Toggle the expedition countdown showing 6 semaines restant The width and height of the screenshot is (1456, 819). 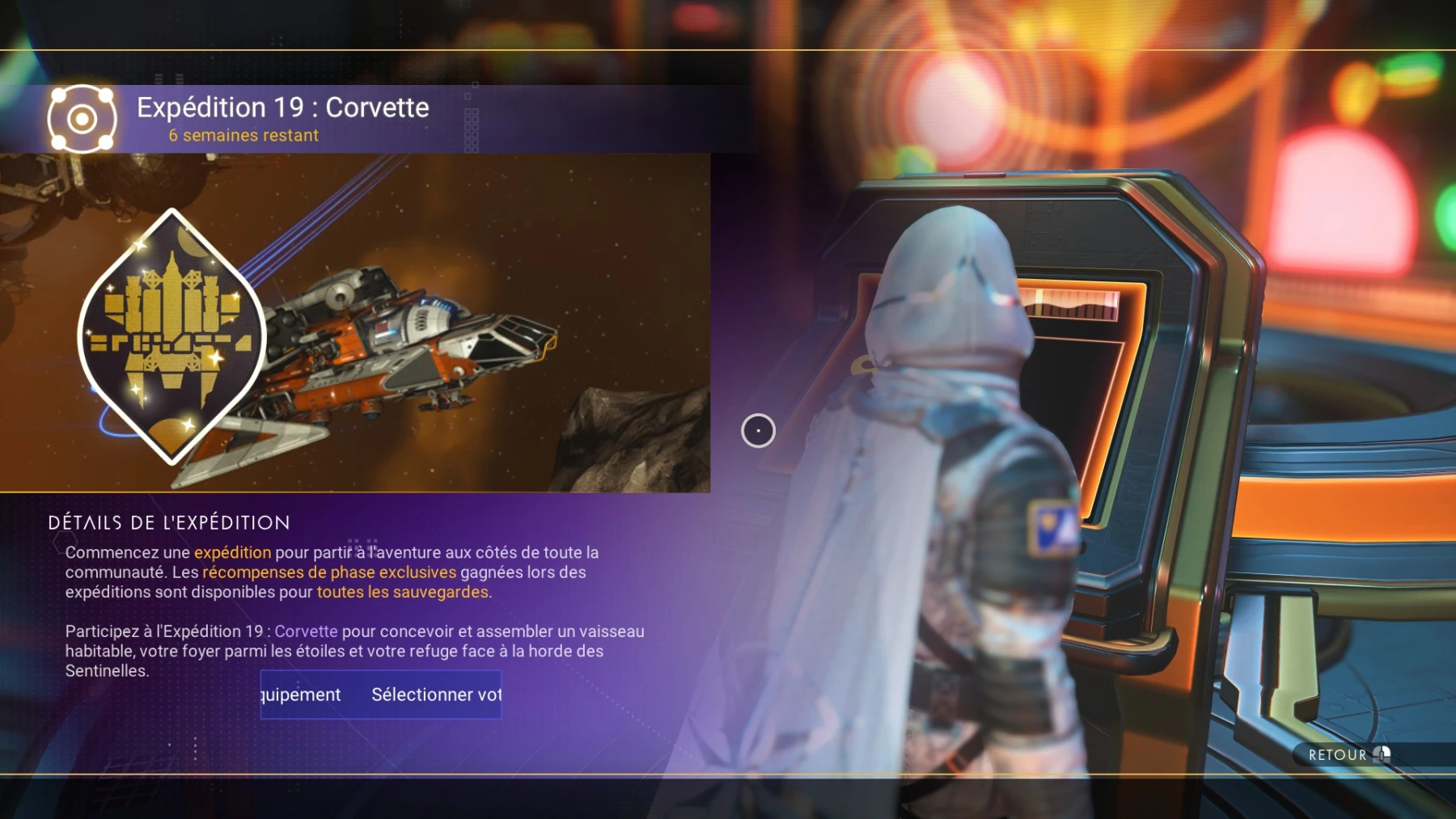[243, 135]
